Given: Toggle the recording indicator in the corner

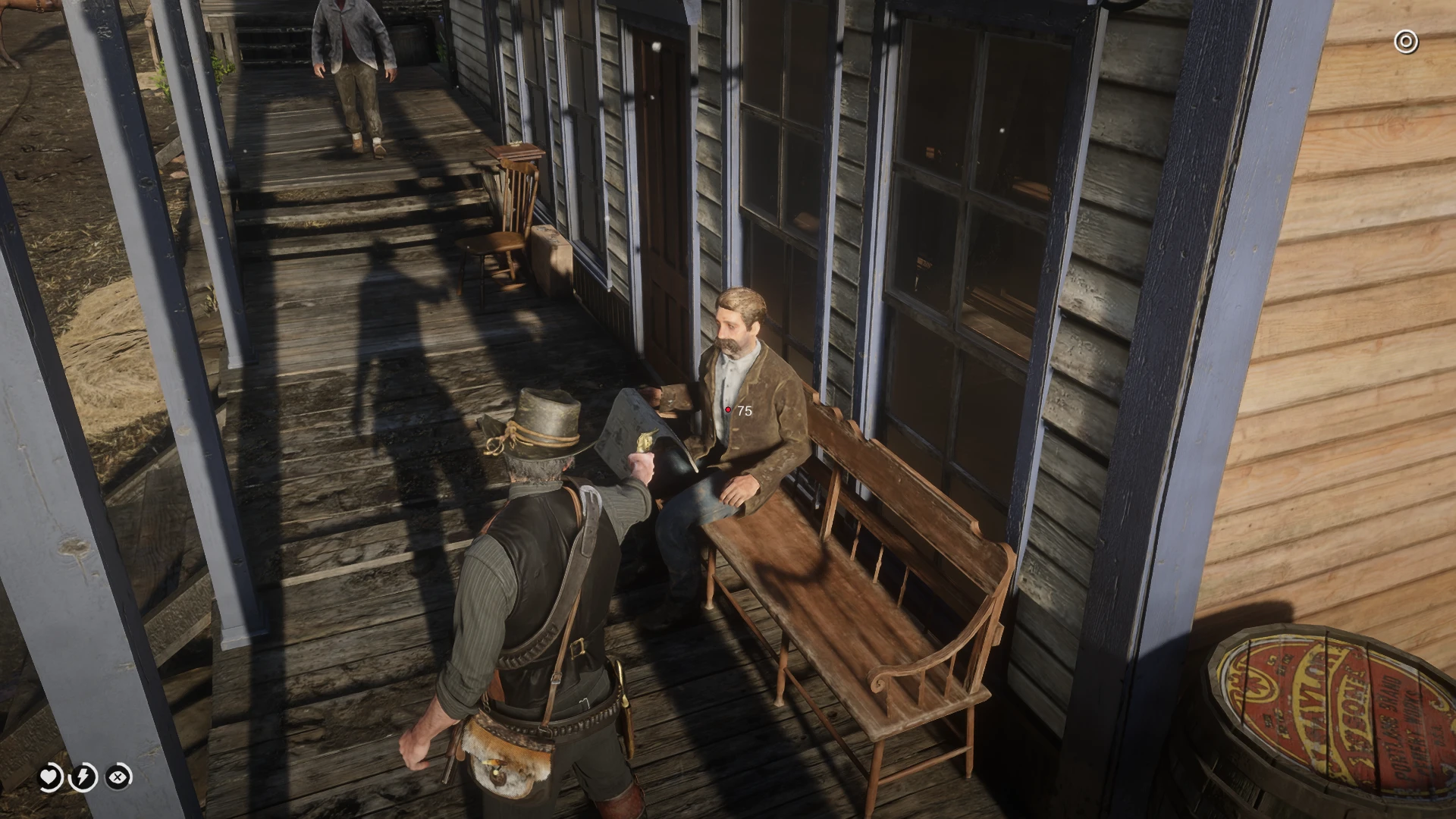Looking at the screenshot, I should pos(1407,41).
